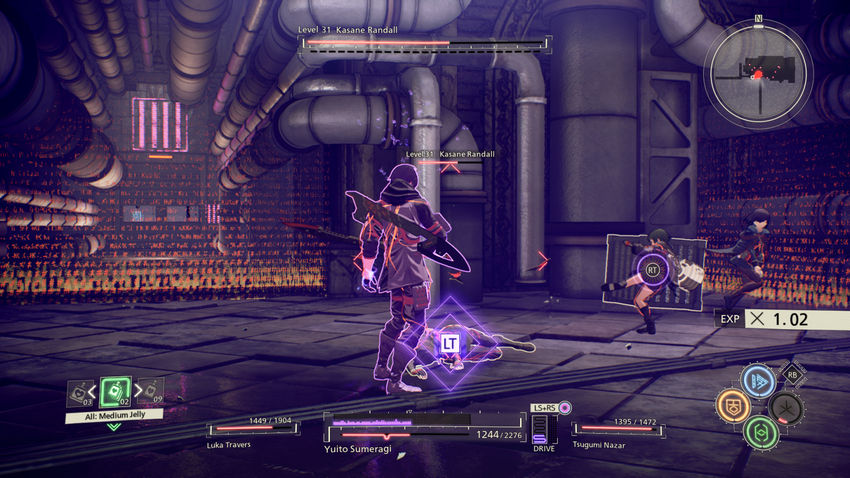Choose the jelly item slot showing 03
This screenshot has width=850, height=478.
point(78,394)
